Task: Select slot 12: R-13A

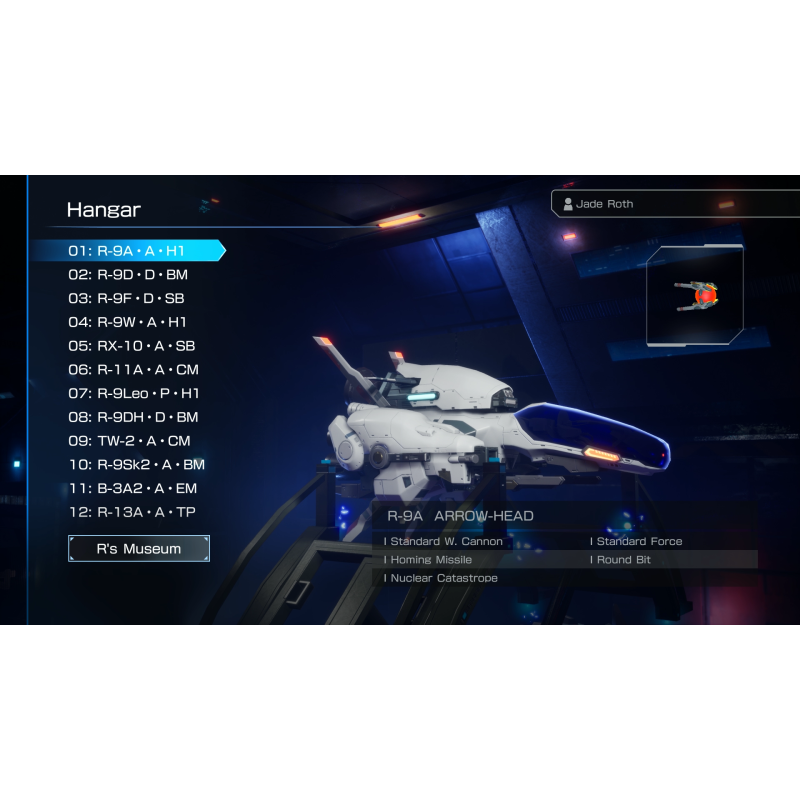Action: 132,513
